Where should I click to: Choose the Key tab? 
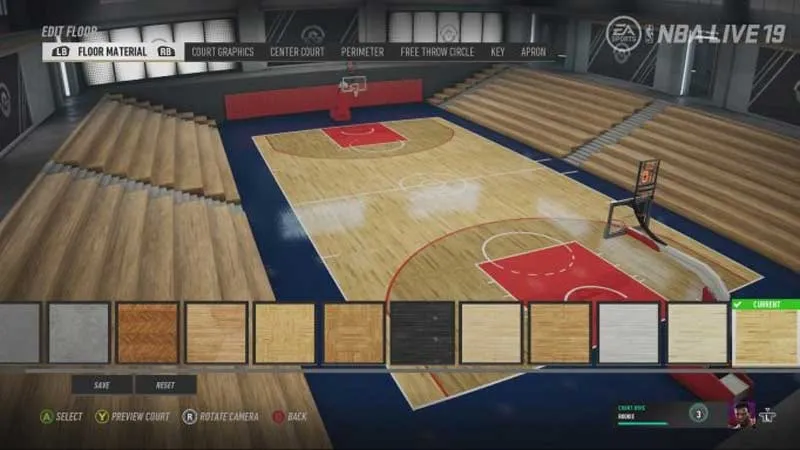point(497,51)
